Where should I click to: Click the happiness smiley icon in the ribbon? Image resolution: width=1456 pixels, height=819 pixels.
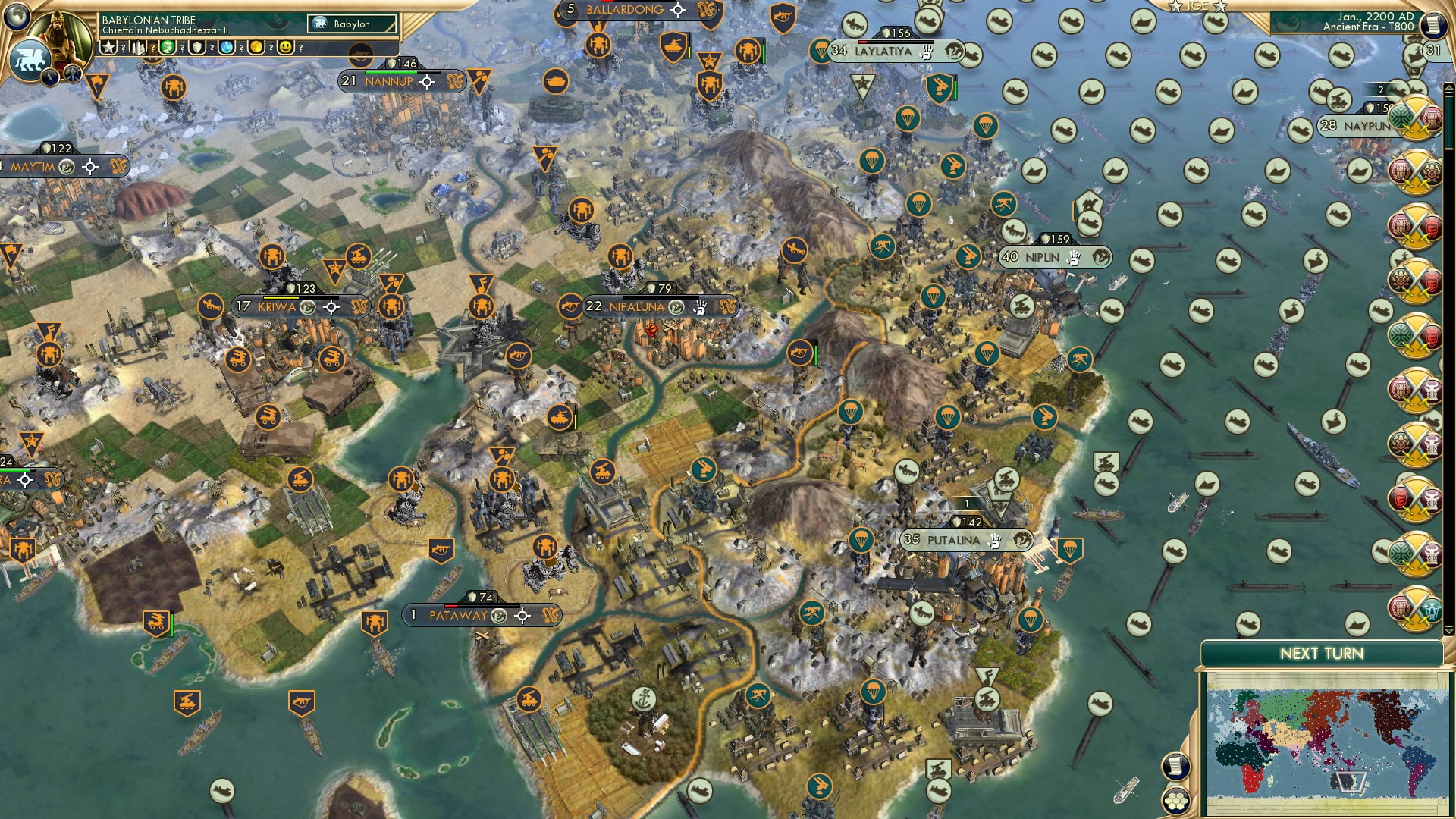pos(286,48)
